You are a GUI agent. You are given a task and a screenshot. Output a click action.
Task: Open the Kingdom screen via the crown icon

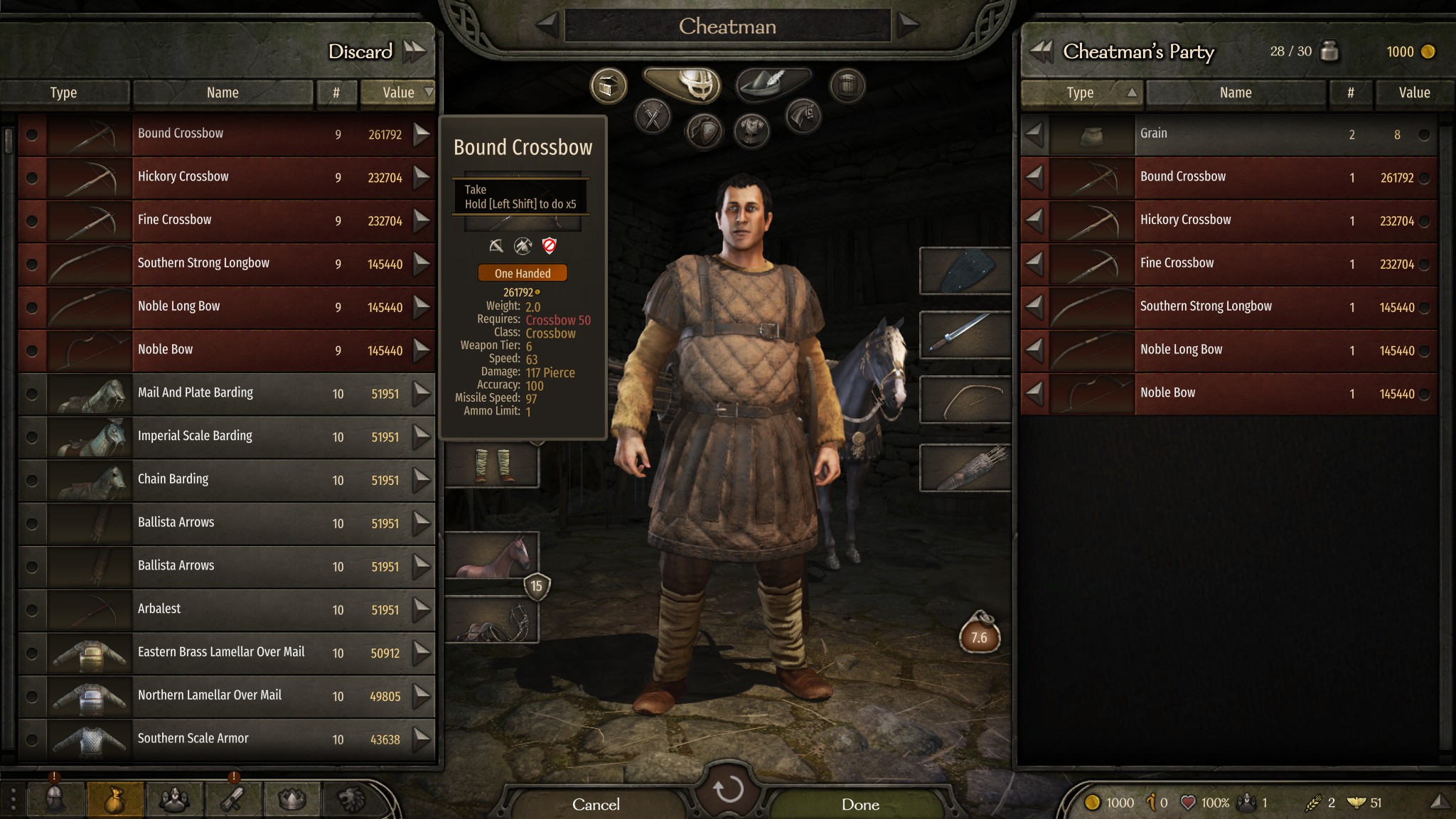(x=294, y=798)
